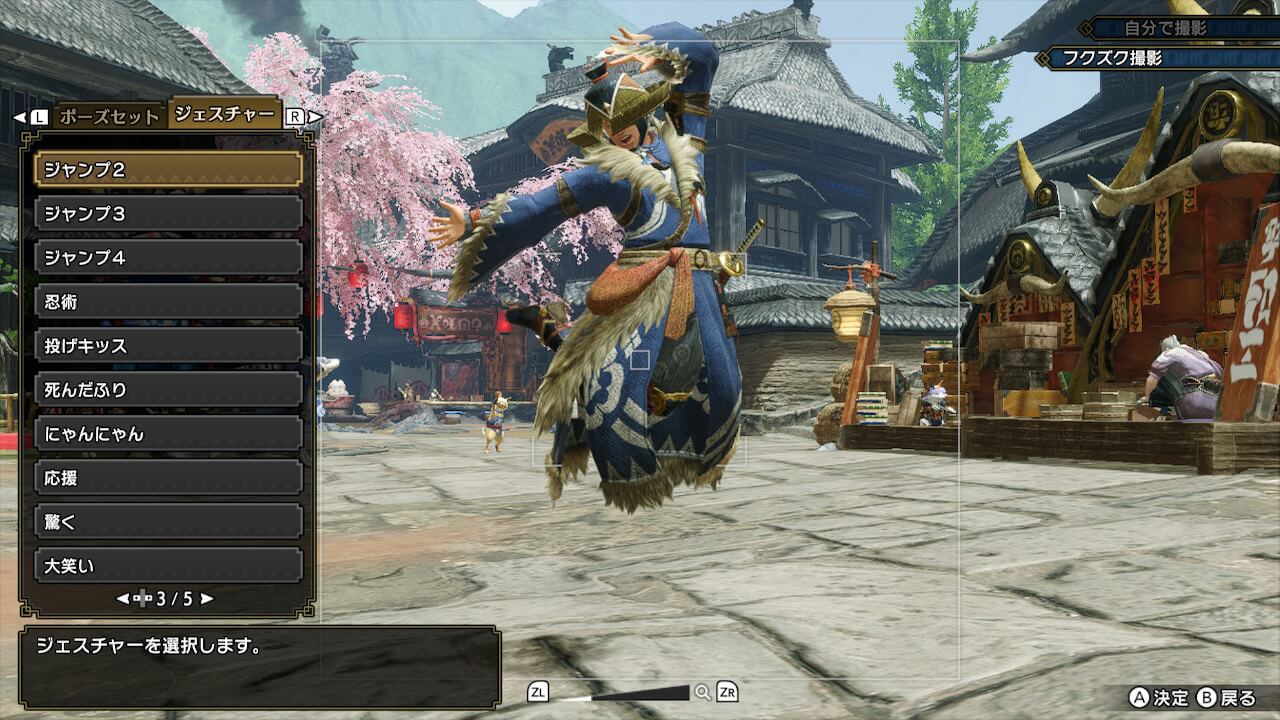Choose the ジャンプ3 gesture entry
Viewport: 1280px width, 720px height.
168,213
